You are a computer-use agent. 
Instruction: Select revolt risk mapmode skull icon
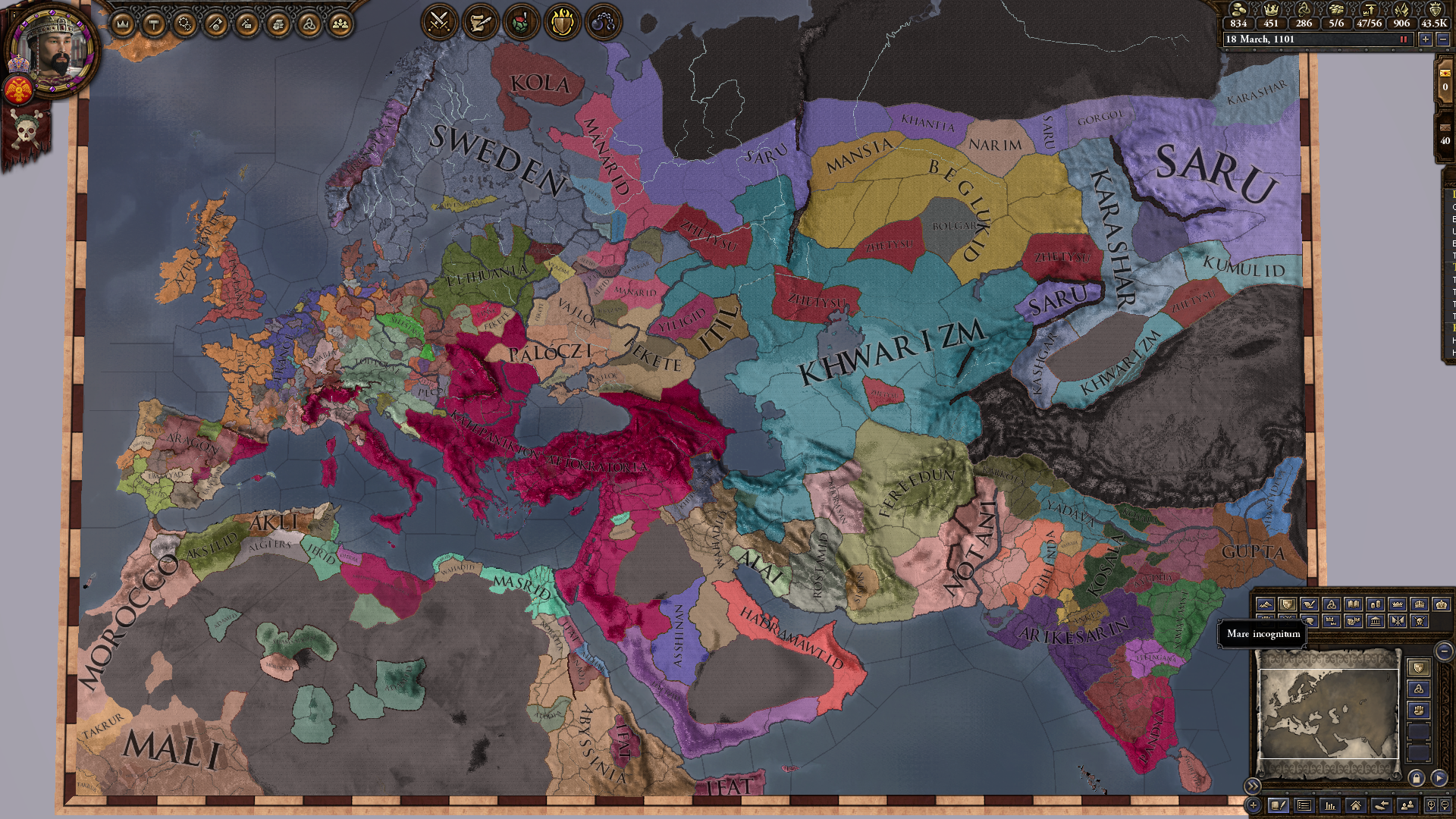[x=1419, y=622]
